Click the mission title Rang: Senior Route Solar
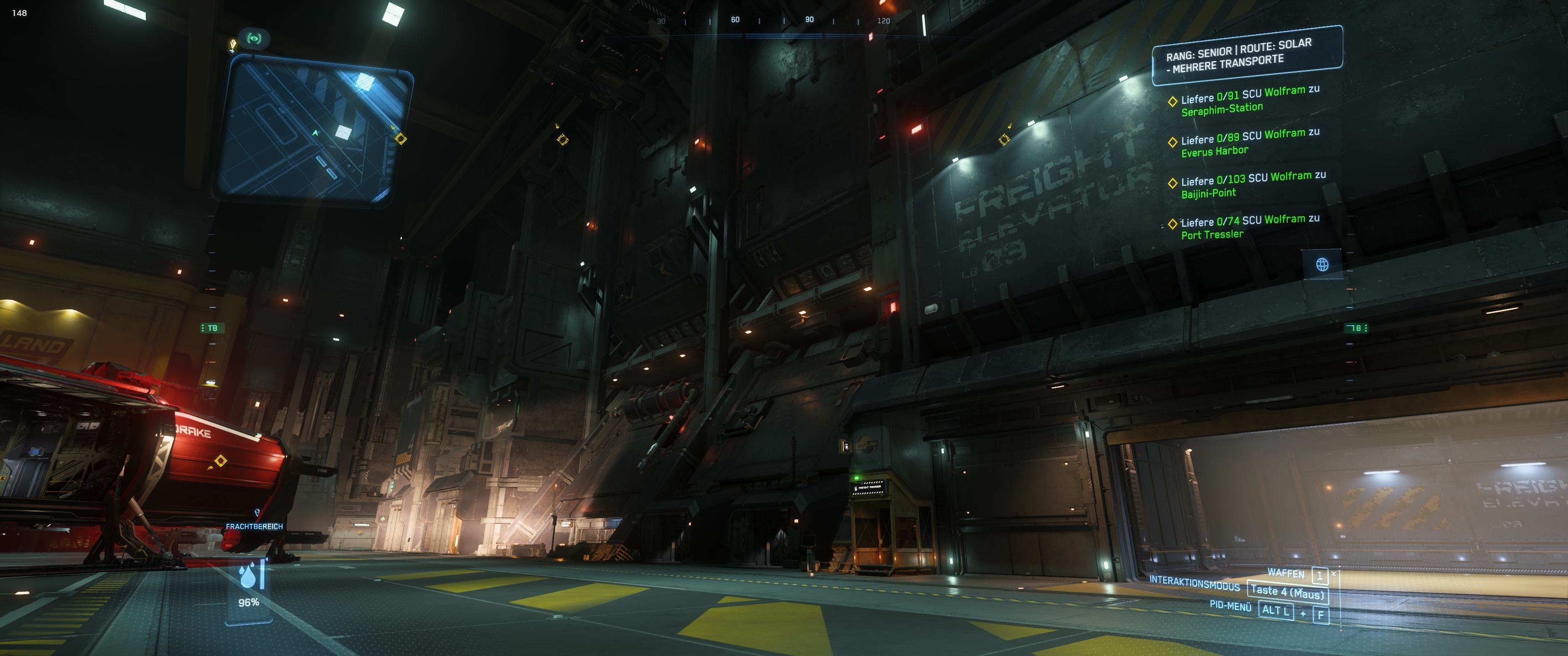The width and height of the screenshot is (1568, 656). tap(1246, 55)
